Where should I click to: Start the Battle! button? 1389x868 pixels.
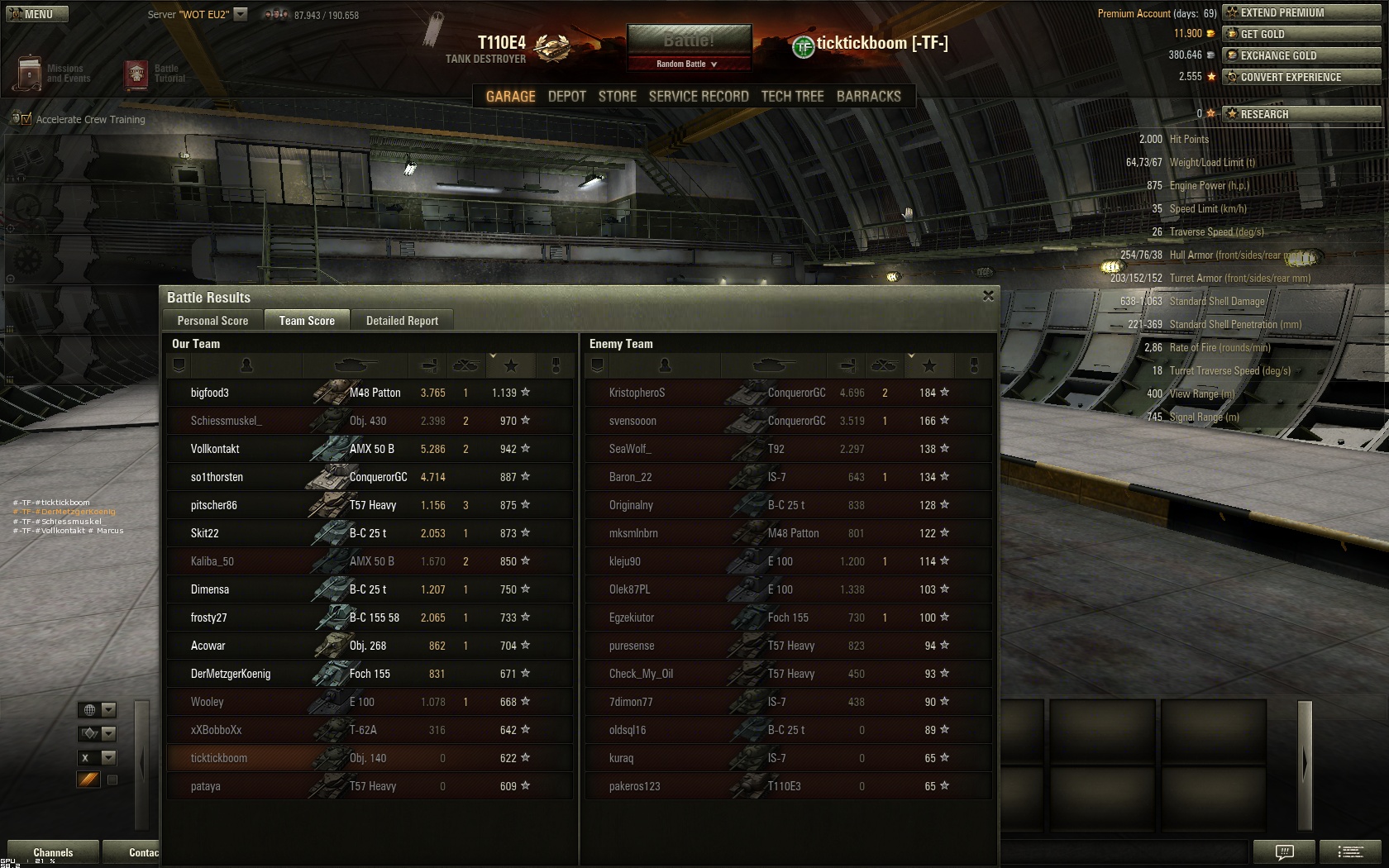[689, 41]
